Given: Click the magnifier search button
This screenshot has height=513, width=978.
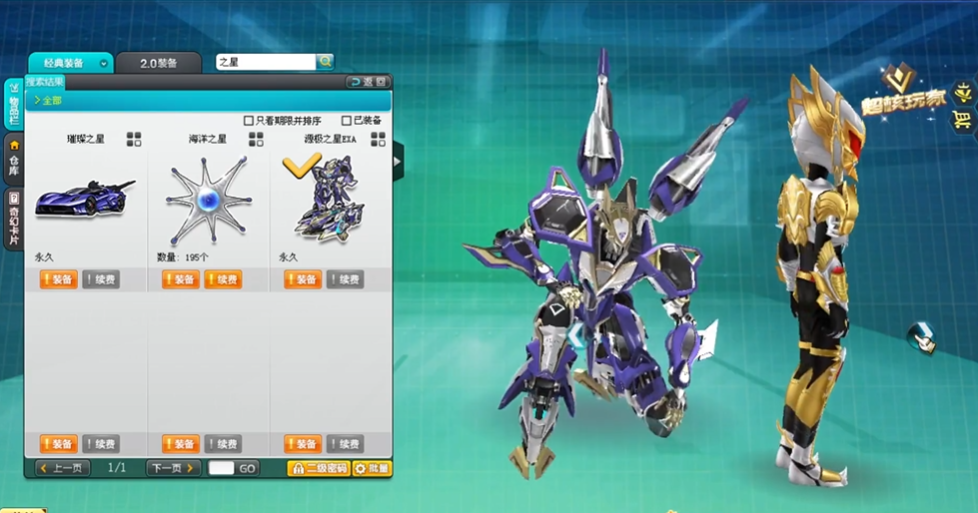Looking at the screenshot, I should (x=325, y=62).
